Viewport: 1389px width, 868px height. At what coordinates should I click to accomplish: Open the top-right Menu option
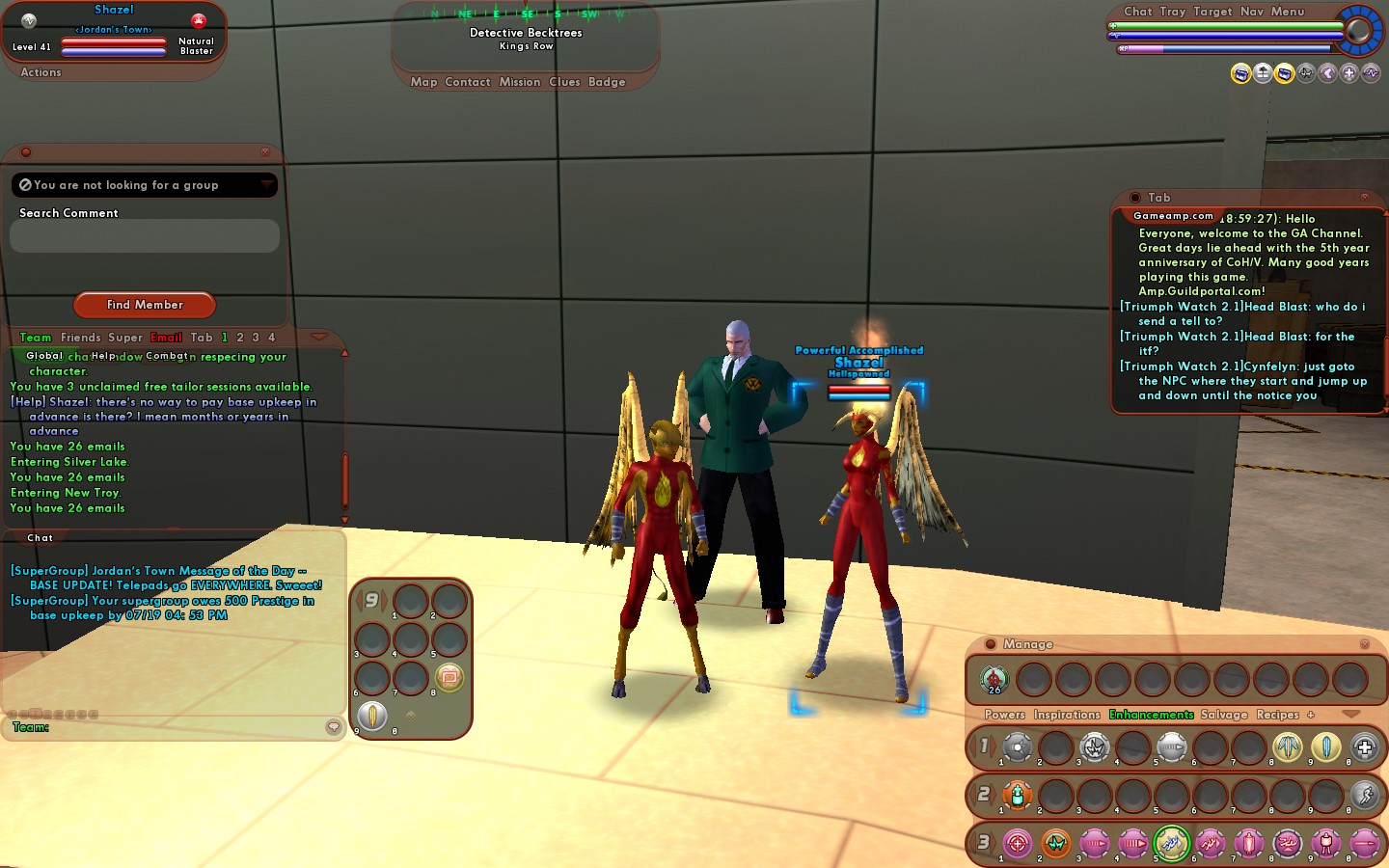1288,12
